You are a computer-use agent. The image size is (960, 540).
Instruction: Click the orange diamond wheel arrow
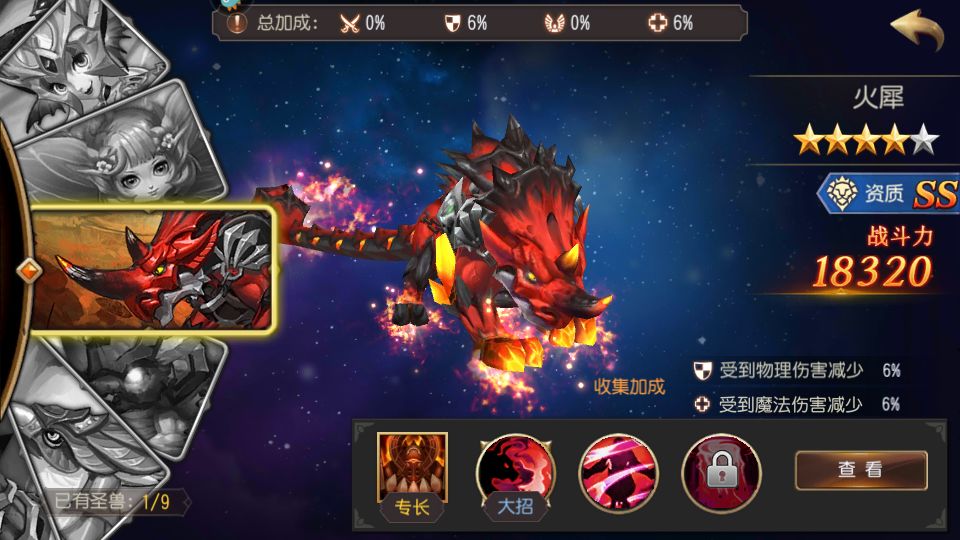pyautogui.click(x=29, y=268)
